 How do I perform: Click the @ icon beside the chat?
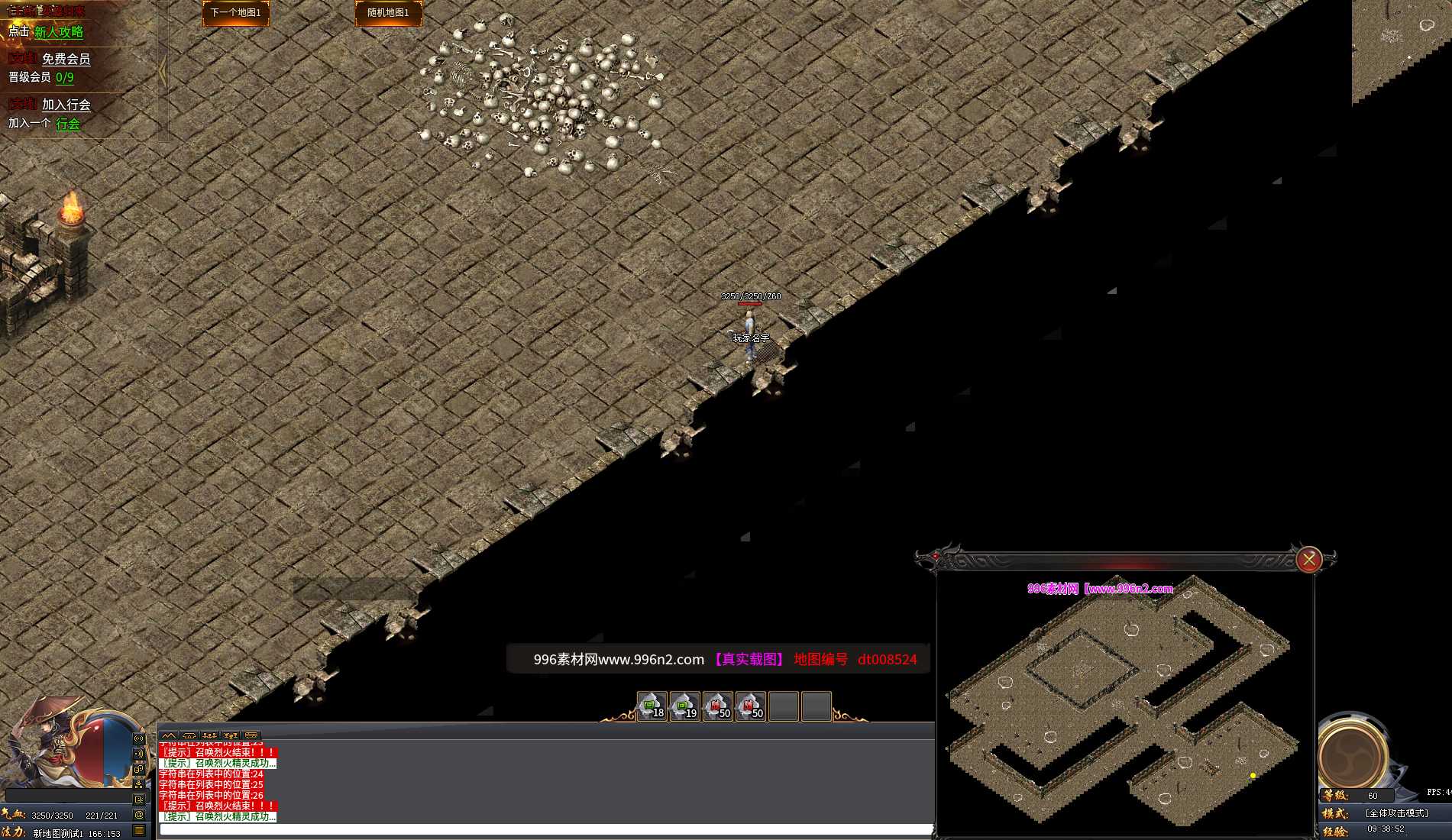coord(139,815)
